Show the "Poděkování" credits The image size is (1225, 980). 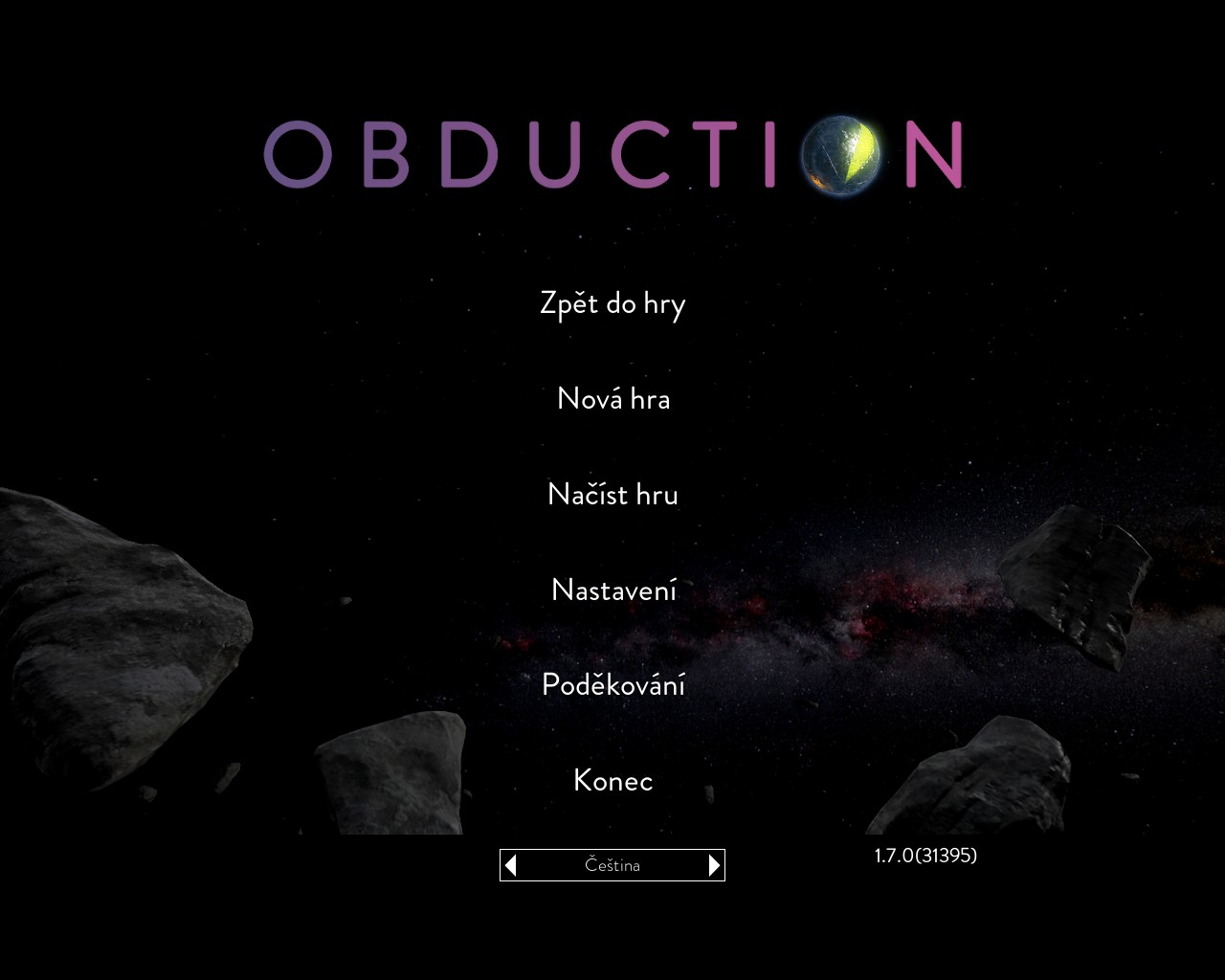[x=612, y=685]
